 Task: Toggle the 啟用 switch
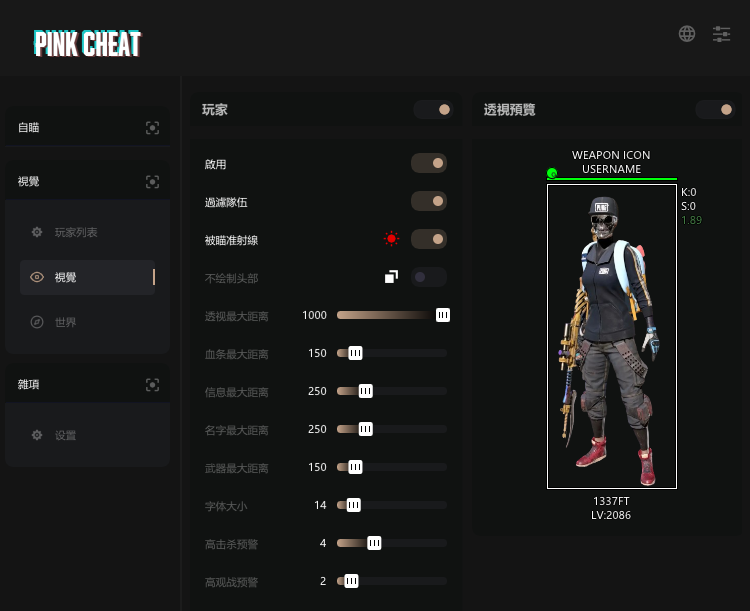click(x=429, y=163)
